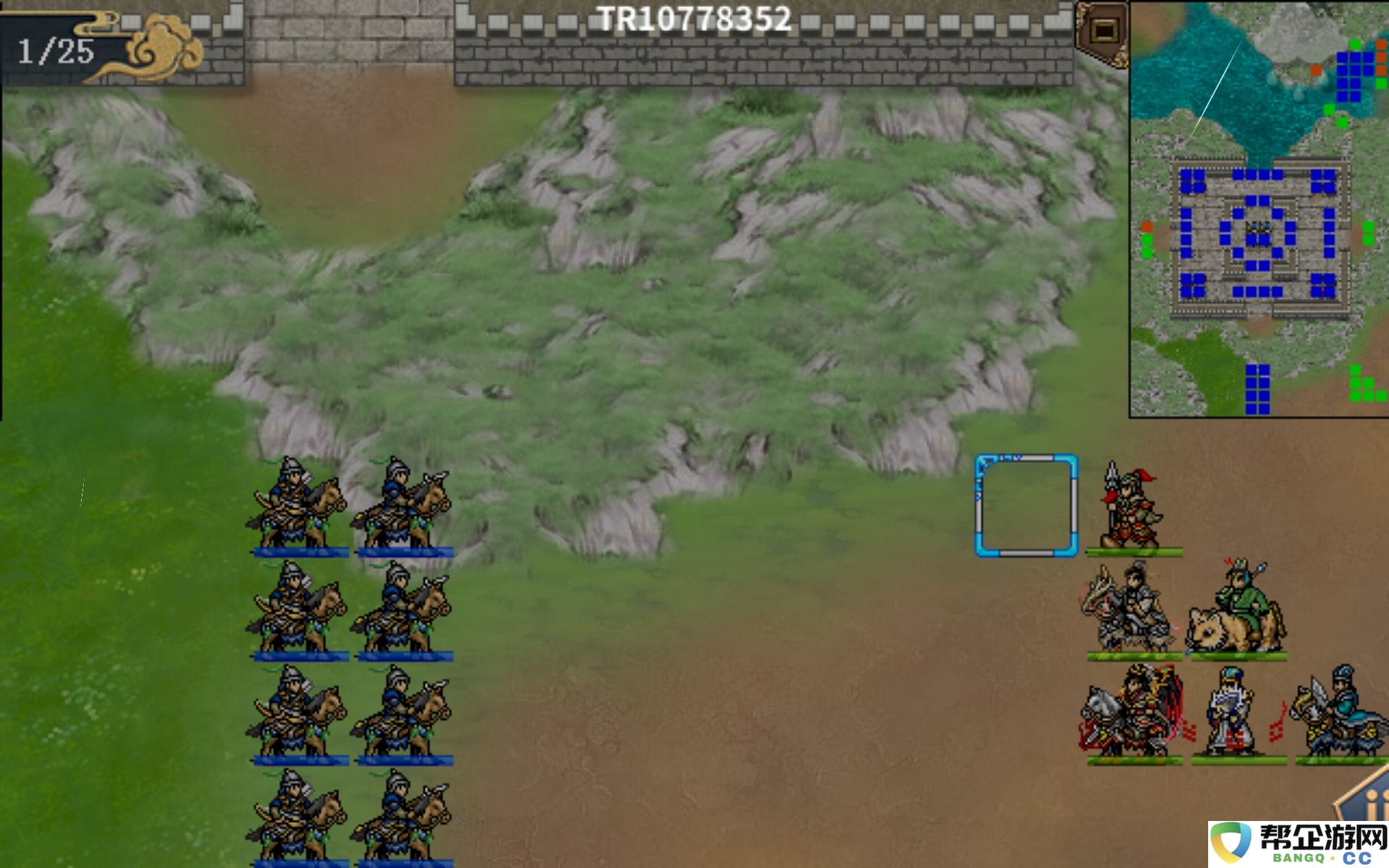Select the red general on white horse
The height and width of the screenshot is (868, 1389).
pos(1131,714)
